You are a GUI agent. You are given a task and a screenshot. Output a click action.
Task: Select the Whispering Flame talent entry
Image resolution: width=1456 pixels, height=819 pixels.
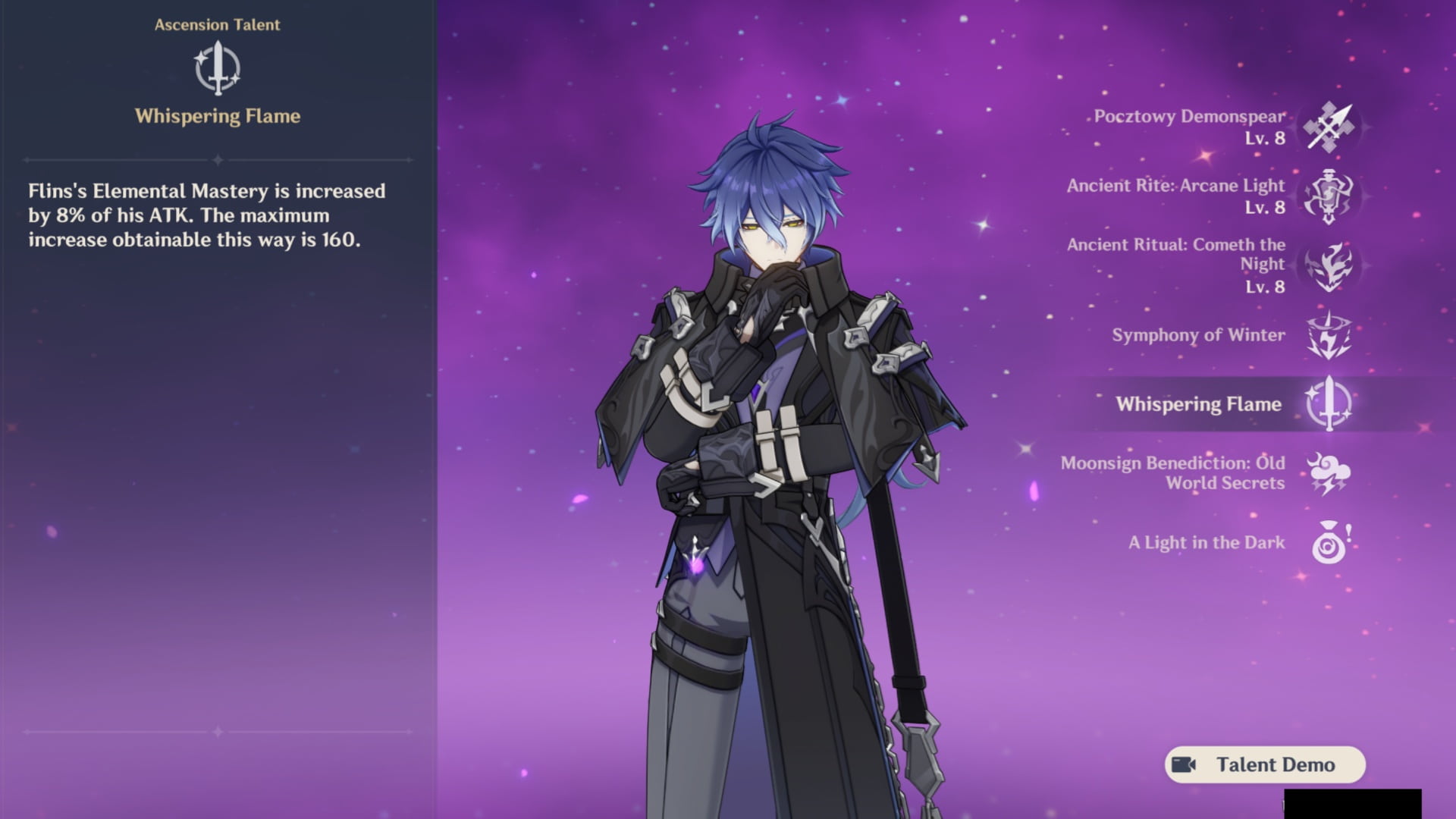point(1329,404)
